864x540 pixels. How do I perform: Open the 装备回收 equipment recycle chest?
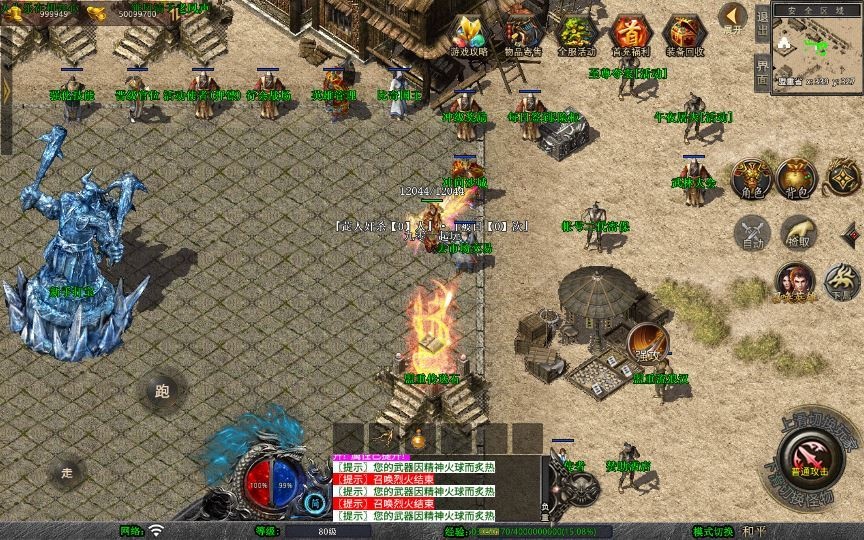click(684, 35)
